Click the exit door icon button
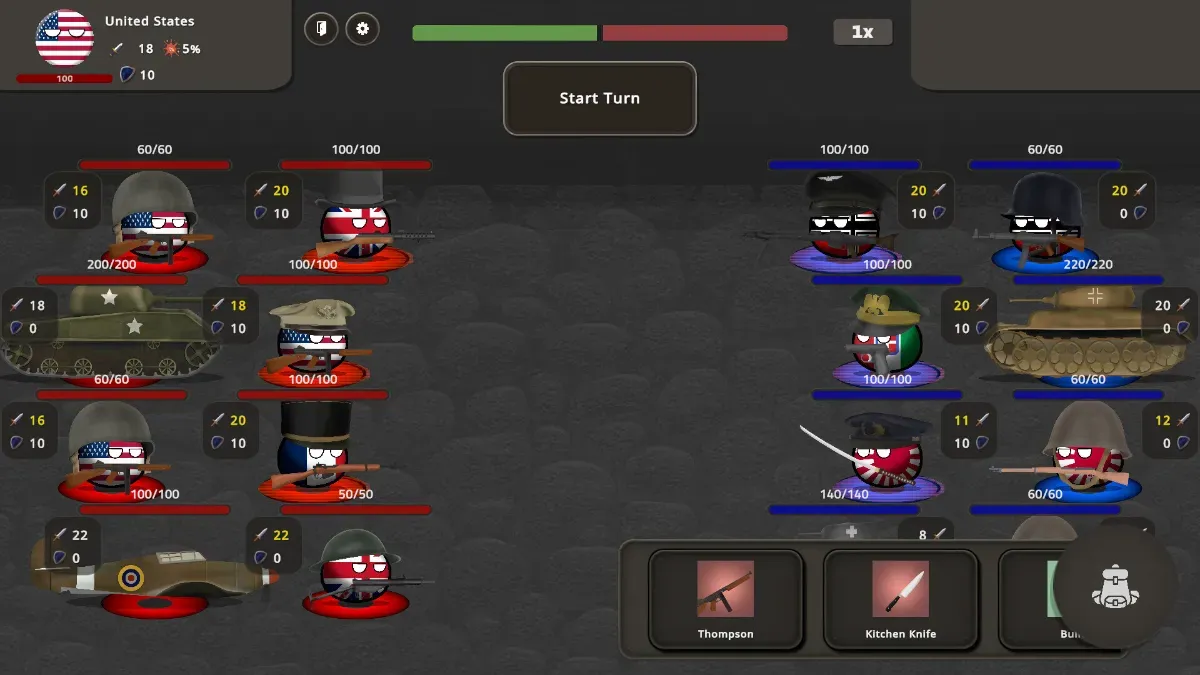 tap(321, 29)
